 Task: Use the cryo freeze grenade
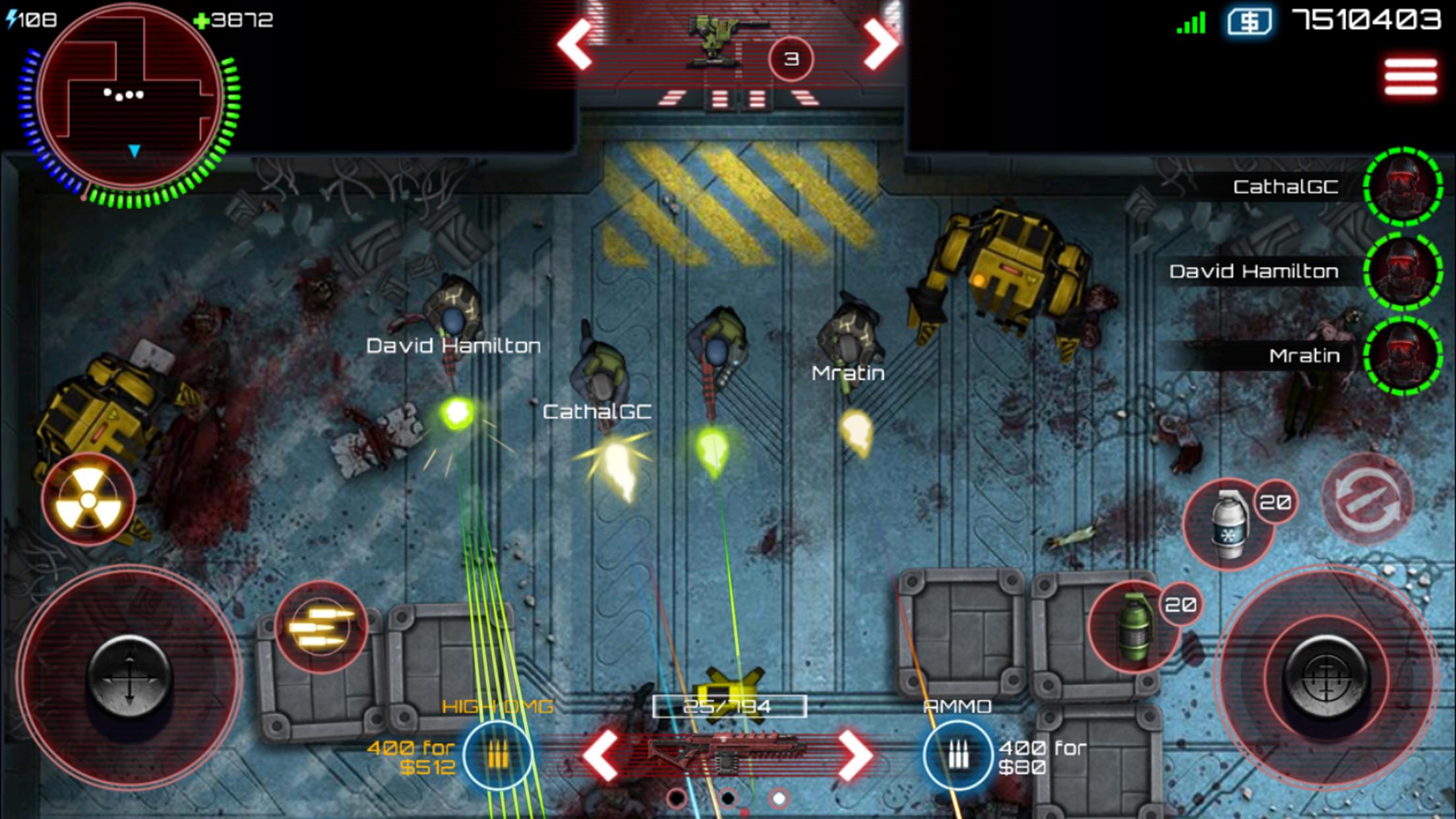[1228, 525]
